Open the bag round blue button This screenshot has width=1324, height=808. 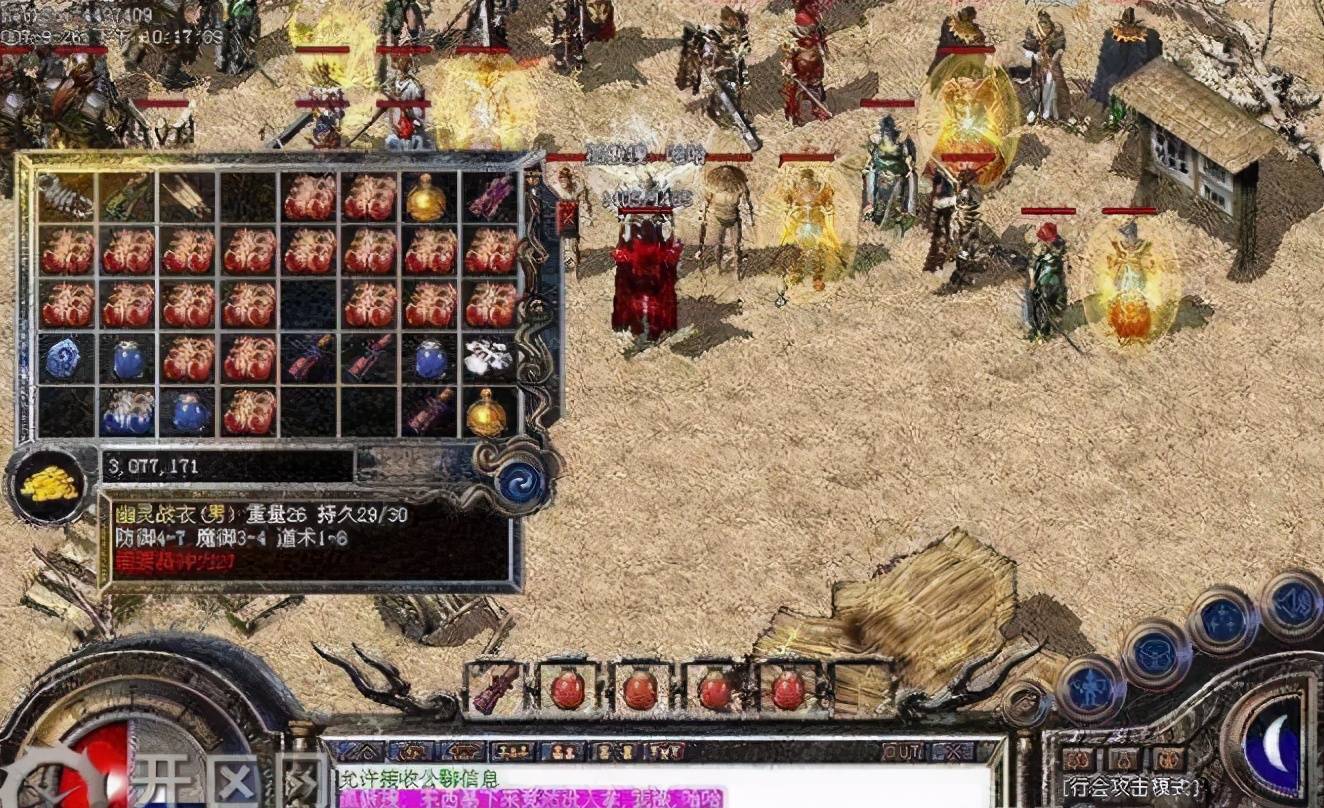(1156, 654)
